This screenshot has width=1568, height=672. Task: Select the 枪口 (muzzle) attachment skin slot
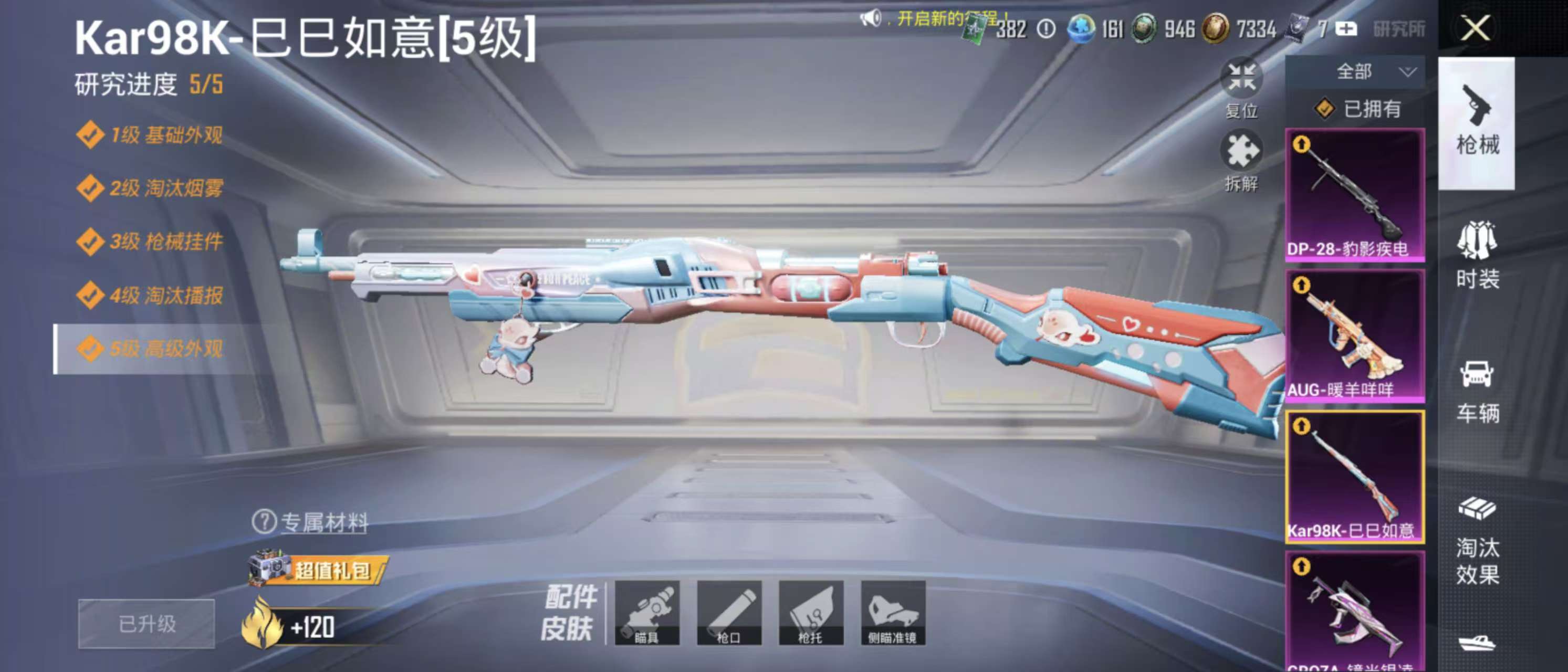pos(729,612)
